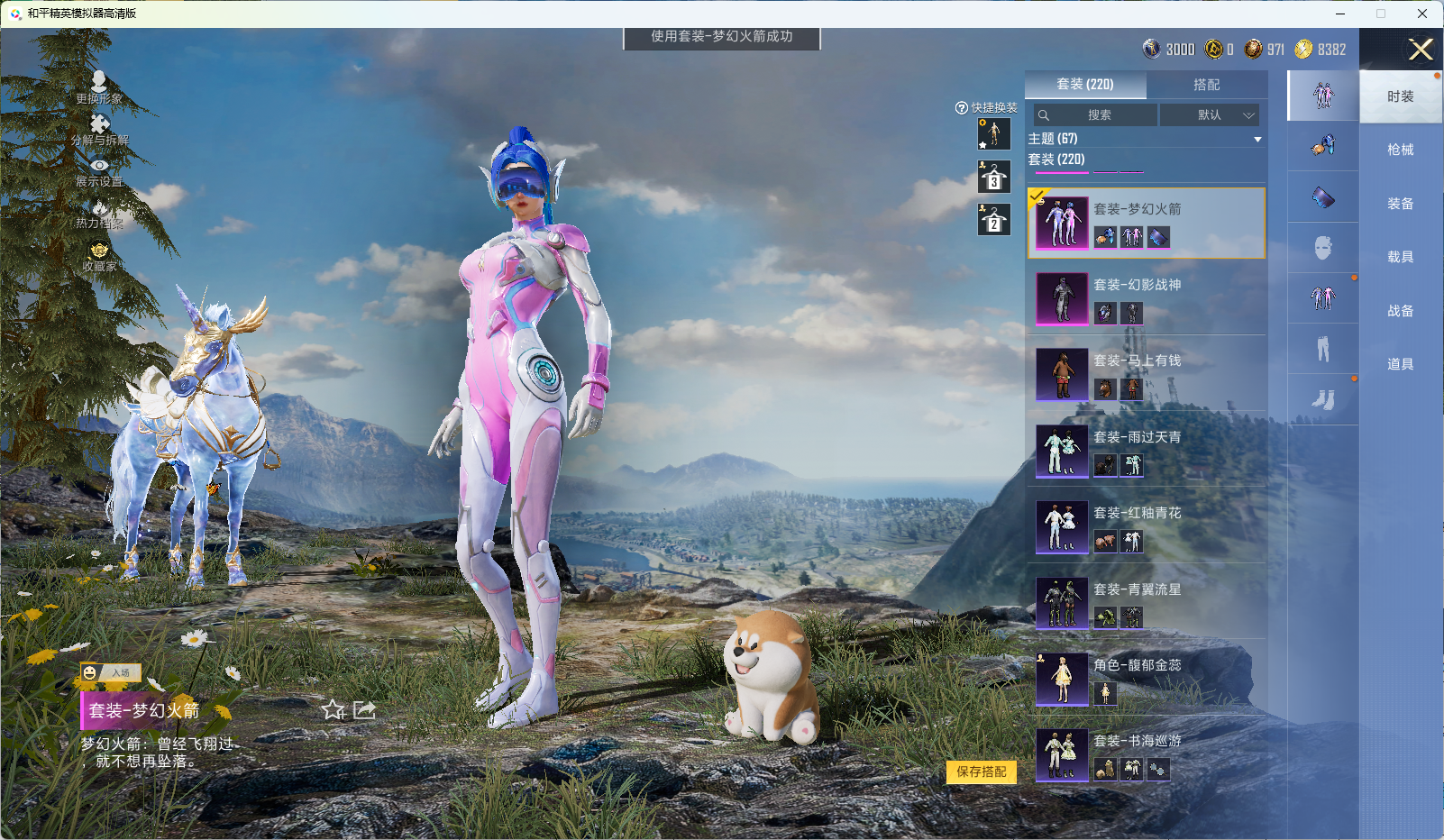Switch to the 搭配 tab
Screen dimensions: 1444x840
coord(1206,85)
